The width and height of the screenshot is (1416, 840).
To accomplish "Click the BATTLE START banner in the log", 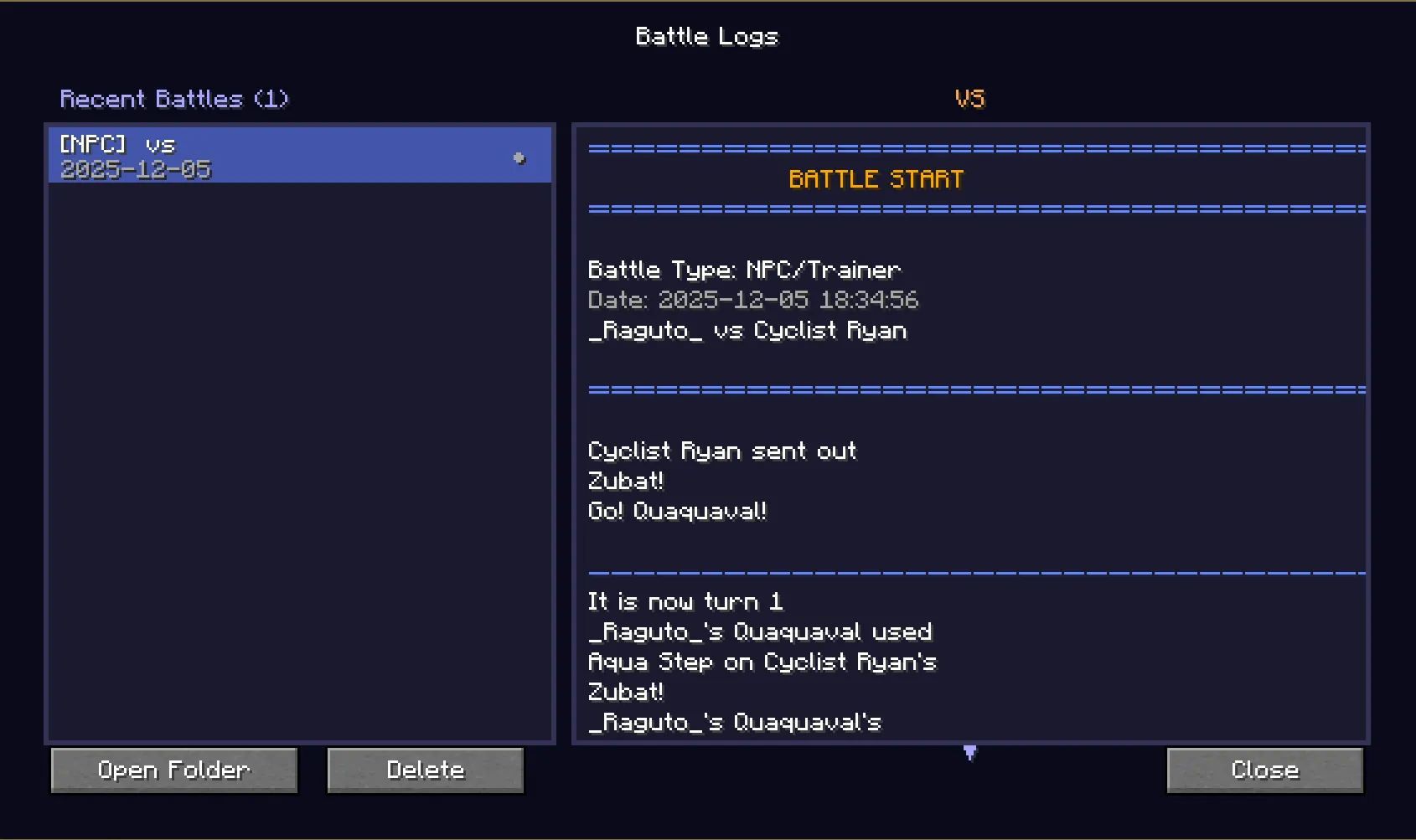I will click(875, 178).
